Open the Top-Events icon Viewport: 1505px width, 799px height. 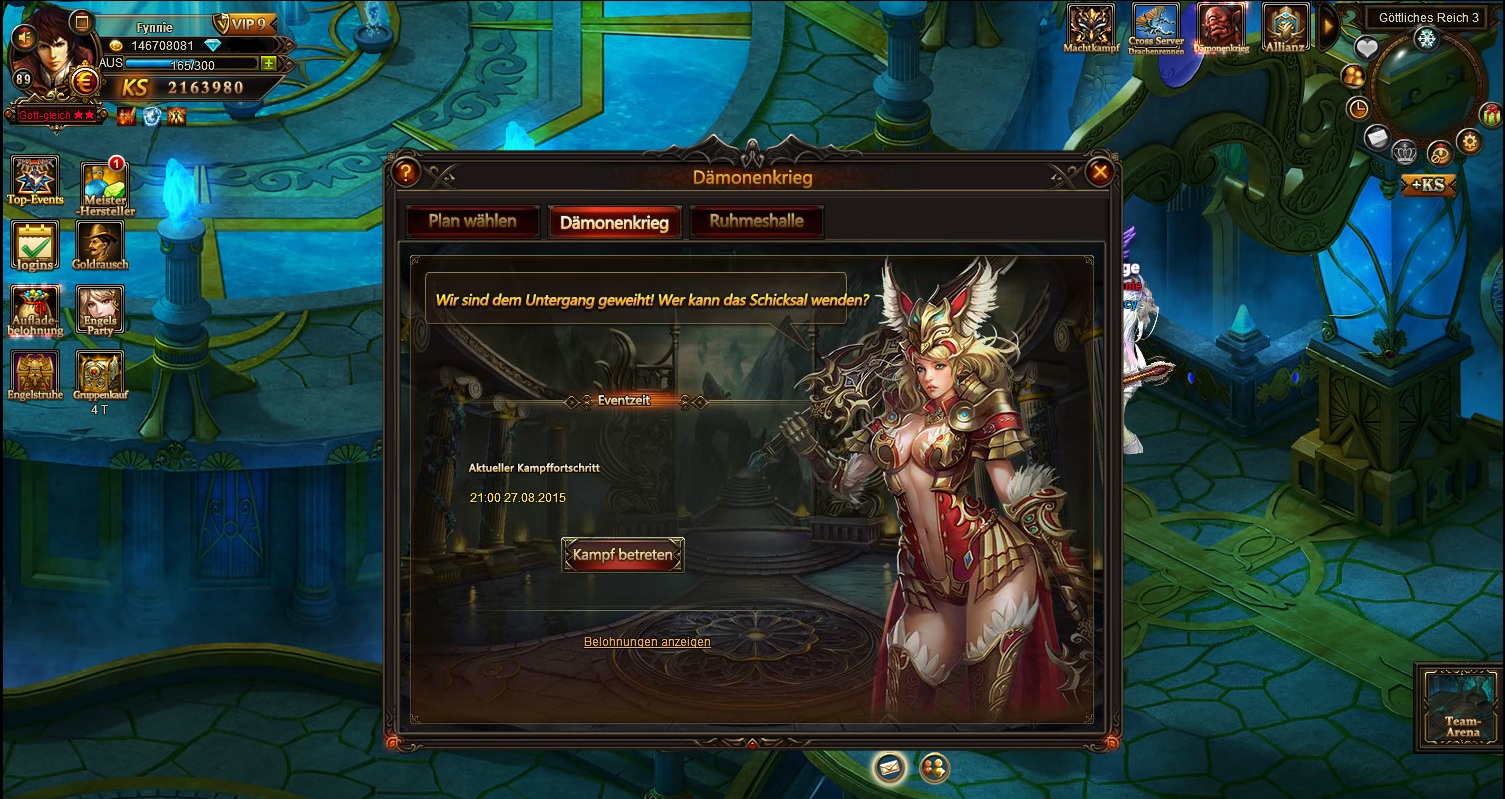(35, 180)
